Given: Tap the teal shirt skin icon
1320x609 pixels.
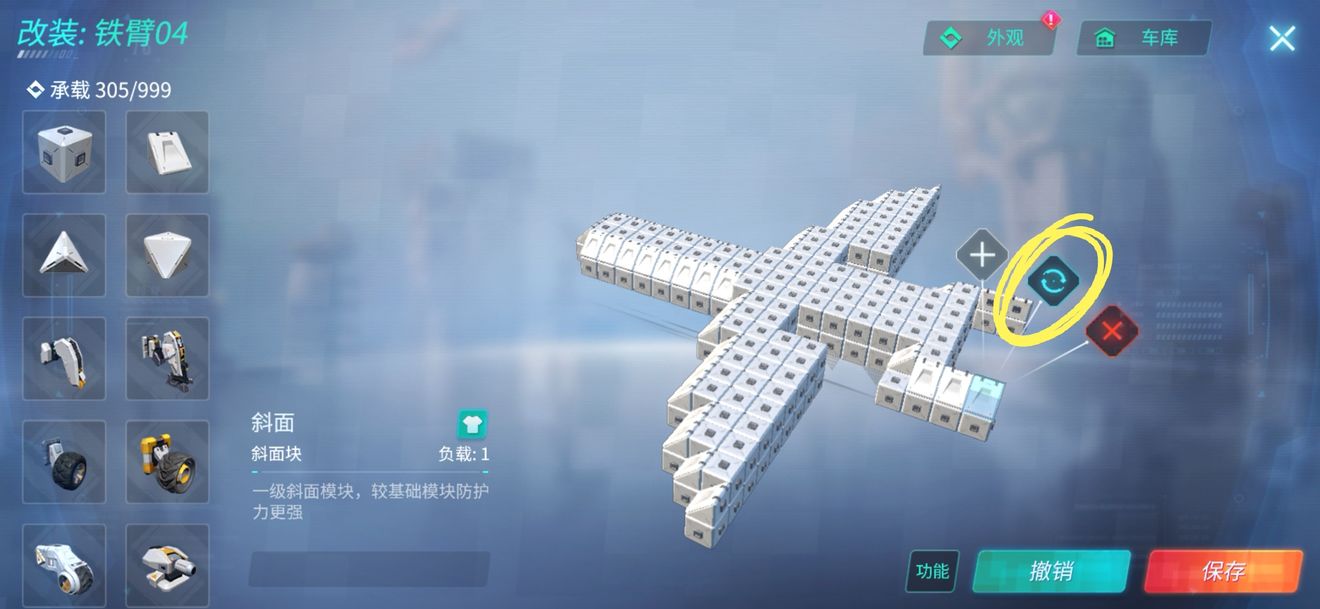Looking at the screenshot, I should tap(472, 424).
